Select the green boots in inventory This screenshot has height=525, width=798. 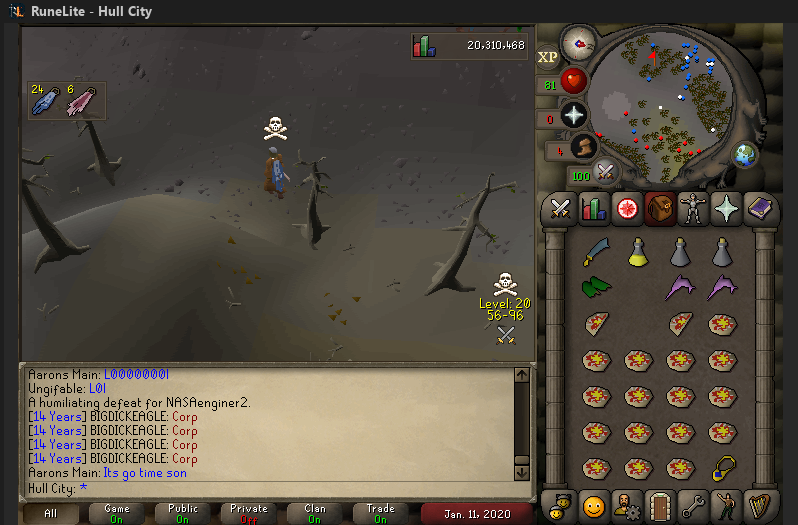click(x=597, y=289)
